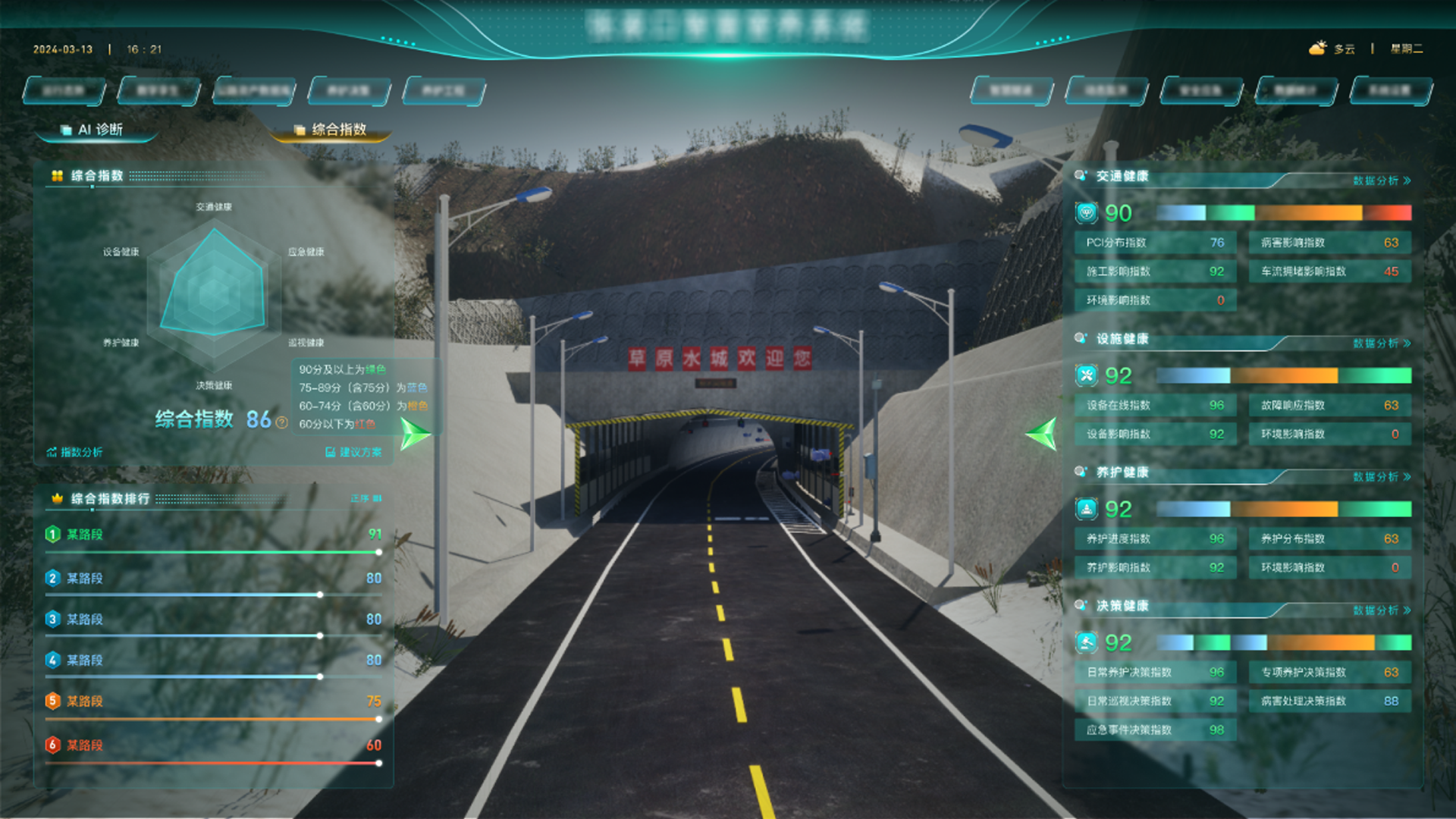
Task: Open 数据分析 for 养护健康
Action: pos(1382,477)
